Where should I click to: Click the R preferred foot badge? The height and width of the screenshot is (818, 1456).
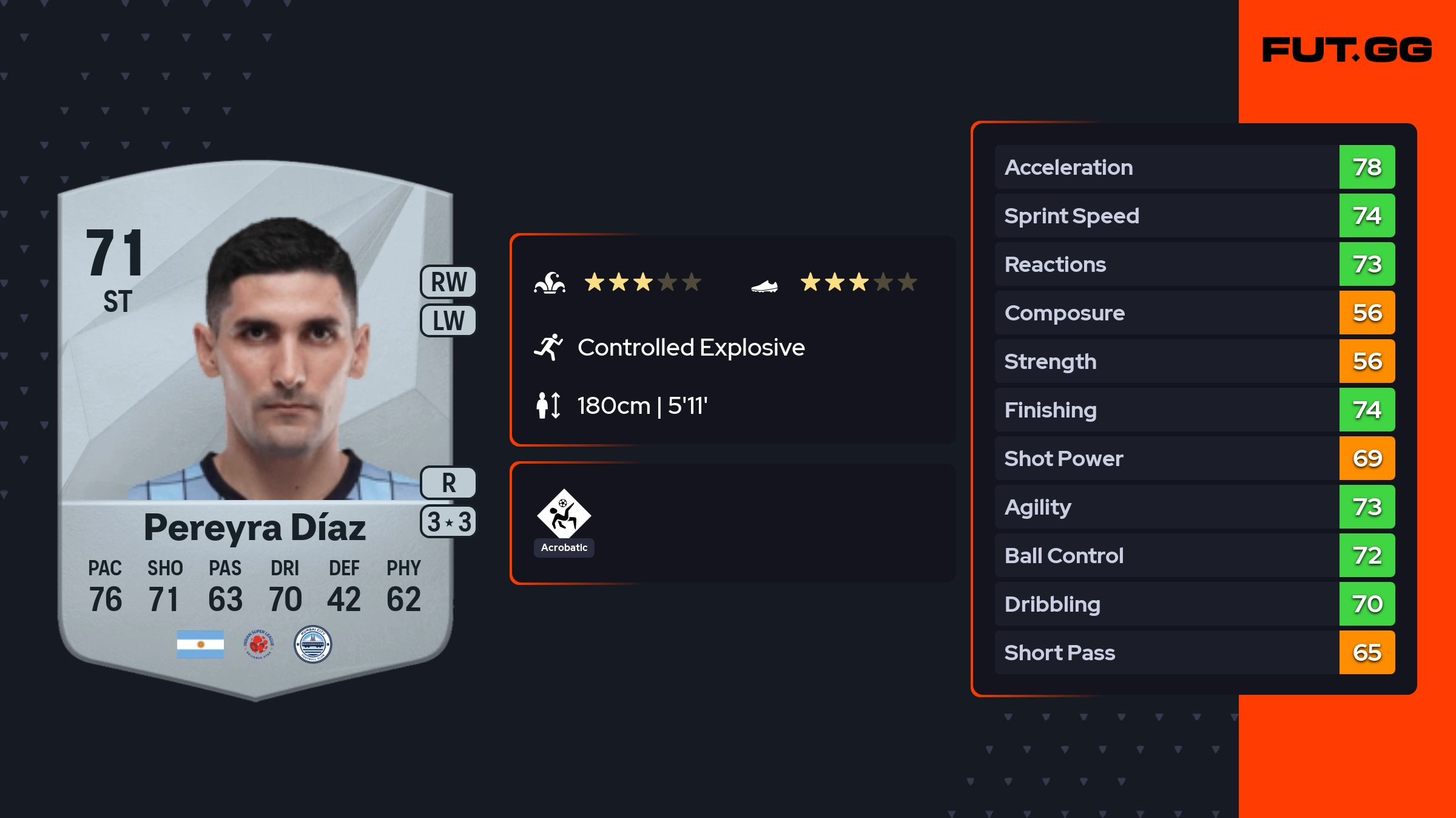point(448,483)
